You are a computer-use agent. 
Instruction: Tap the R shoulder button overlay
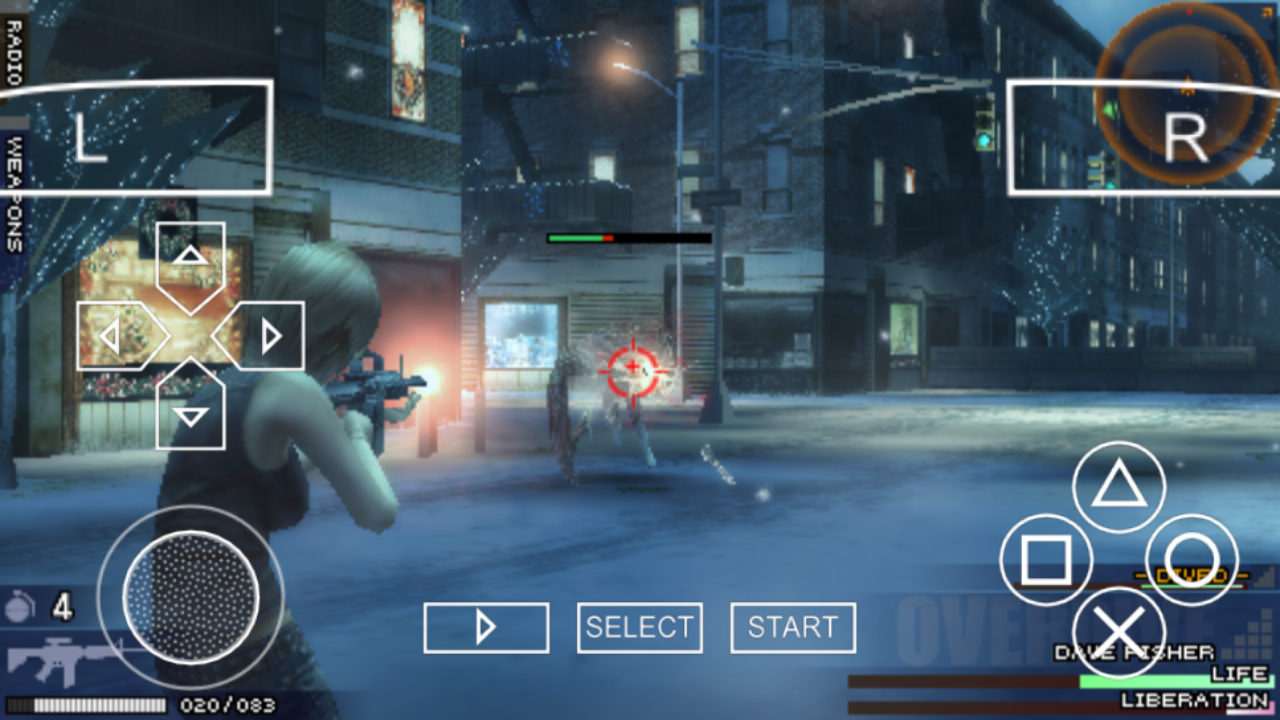1142,138
